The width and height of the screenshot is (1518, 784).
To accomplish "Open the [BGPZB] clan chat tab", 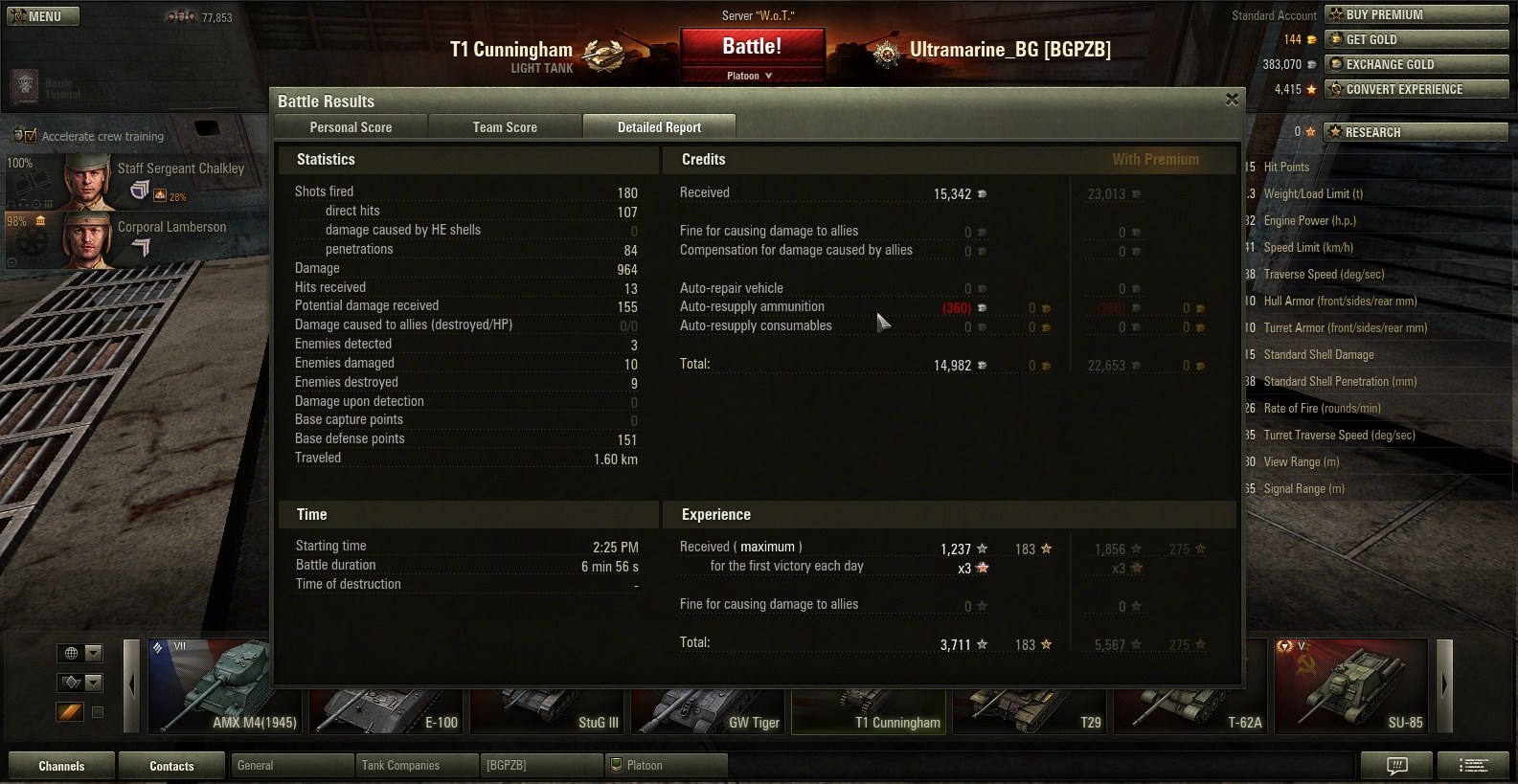I will pyautogui.click(x=541, y=766).
